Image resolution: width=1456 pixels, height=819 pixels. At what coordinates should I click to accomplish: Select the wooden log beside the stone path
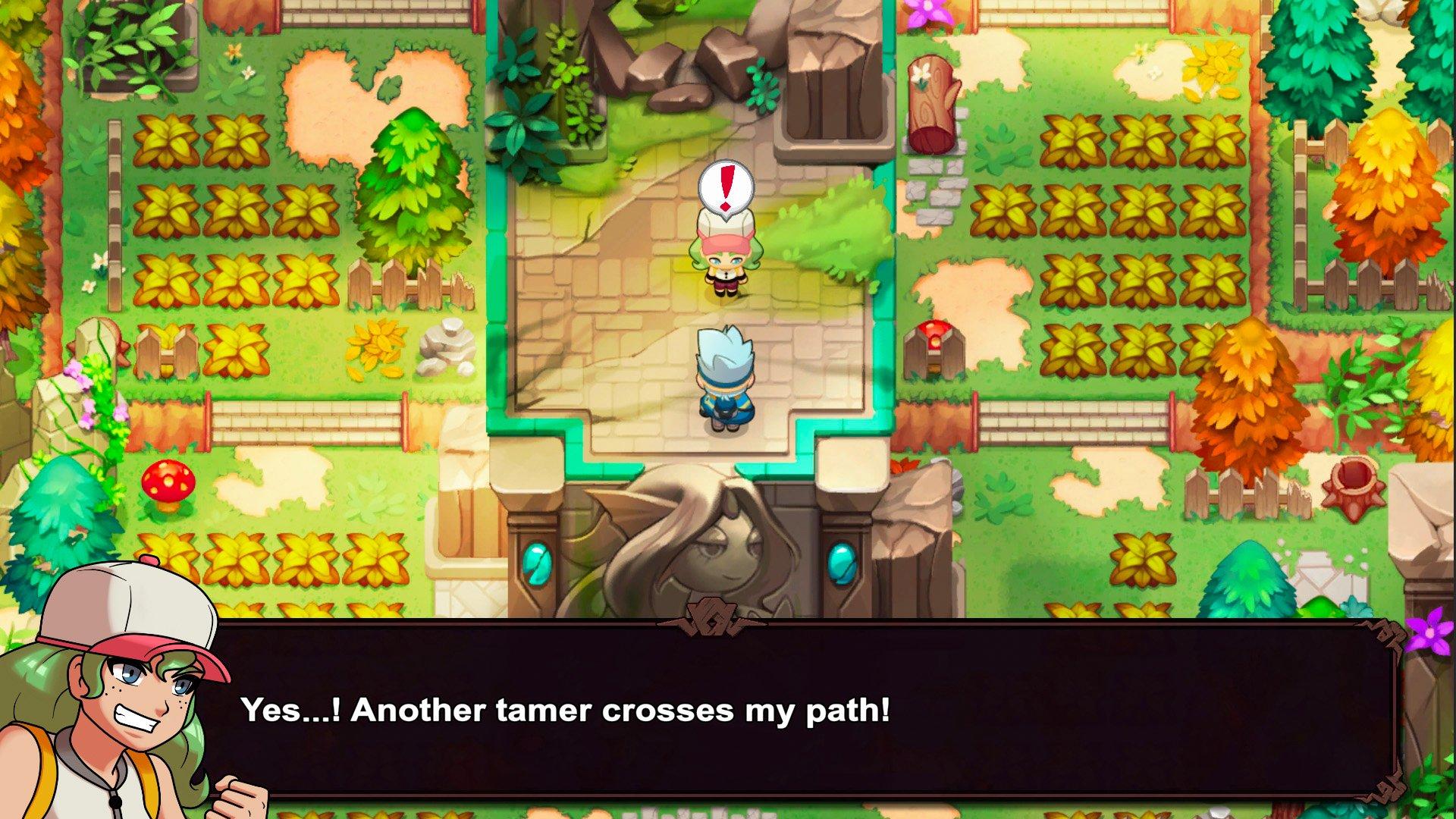pyautogui.click(x=934, y=99)
